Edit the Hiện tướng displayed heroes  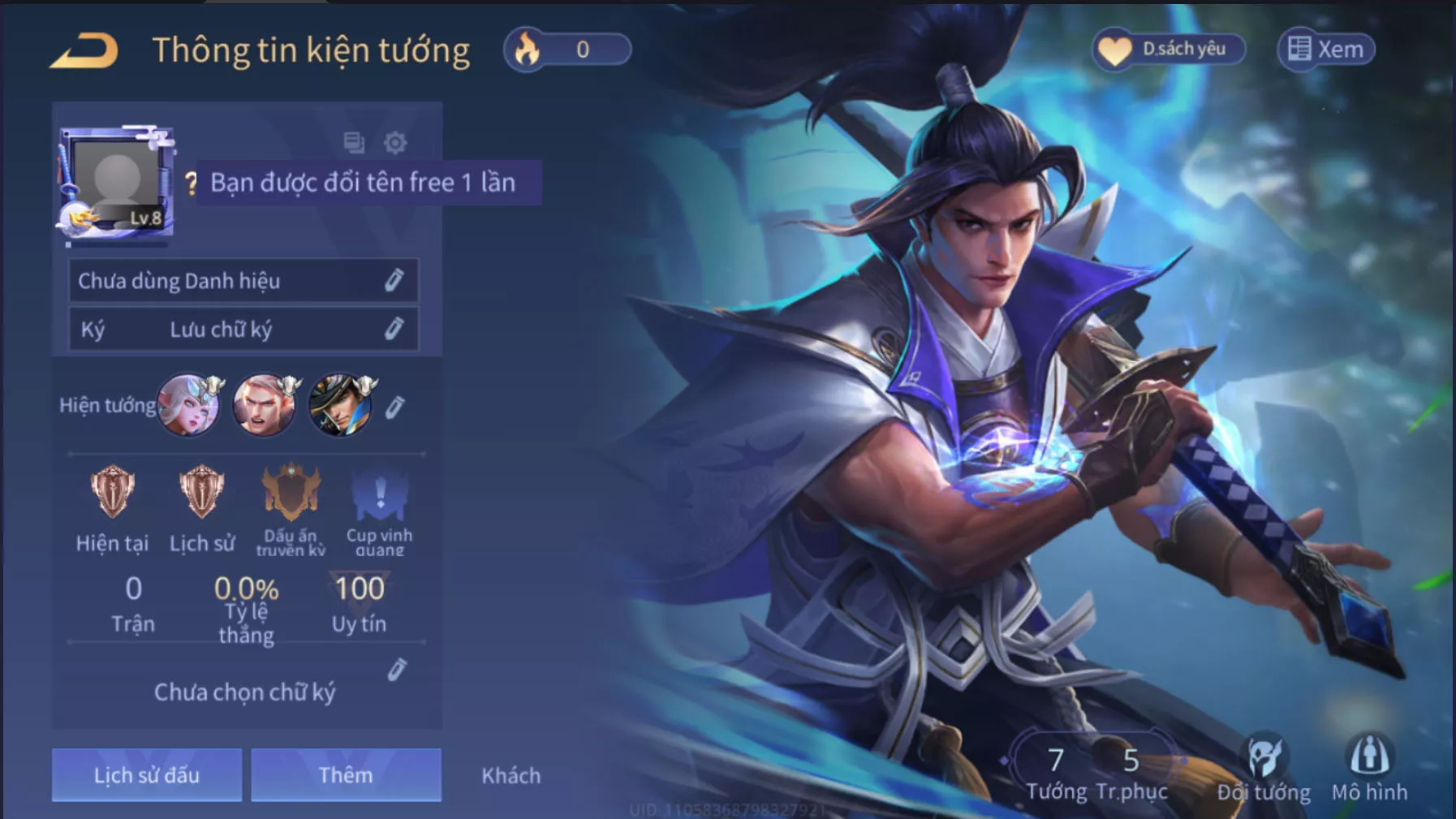(x=395, y=407)
